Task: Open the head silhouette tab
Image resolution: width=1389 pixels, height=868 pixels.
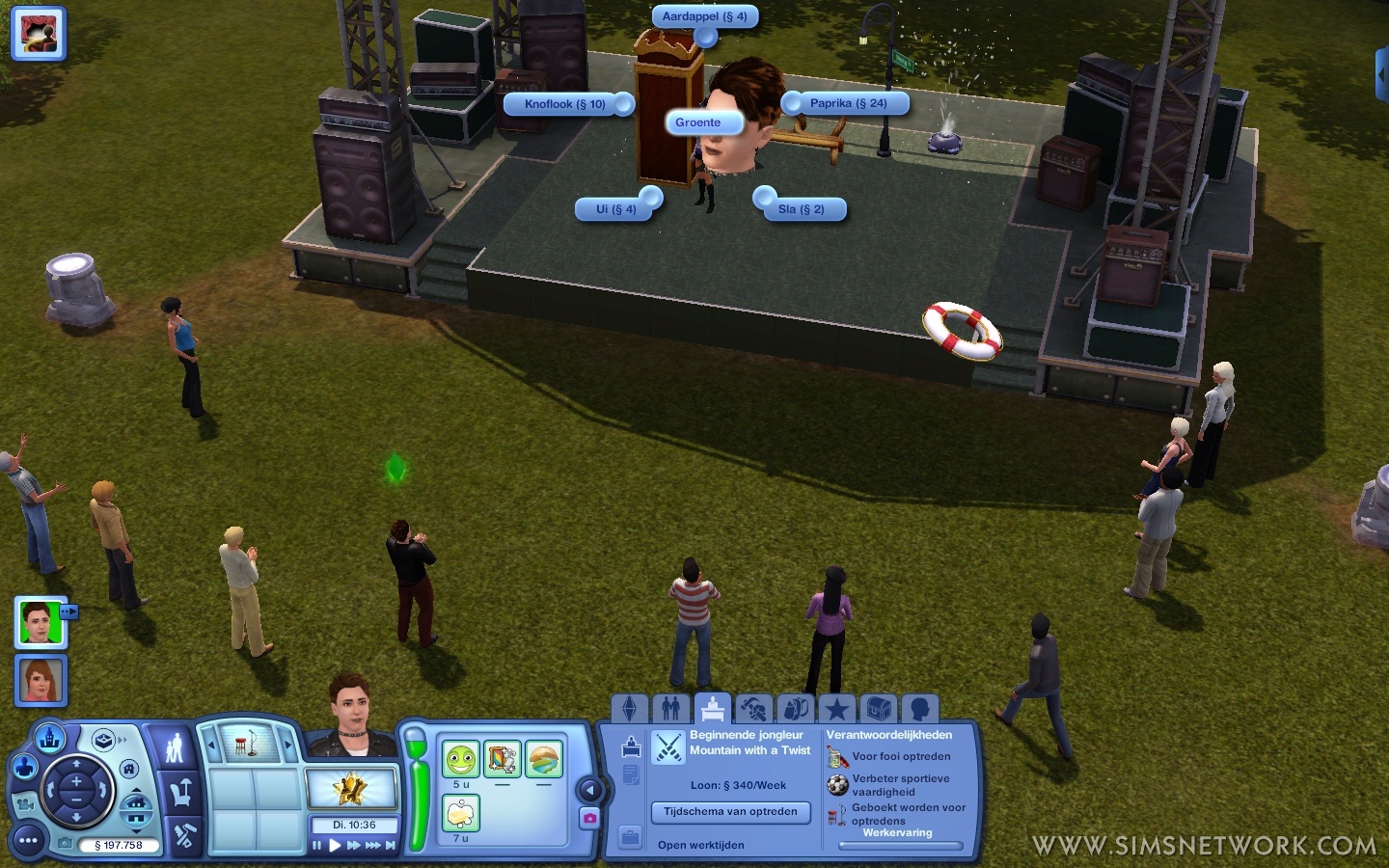Action: pos(919,710)
